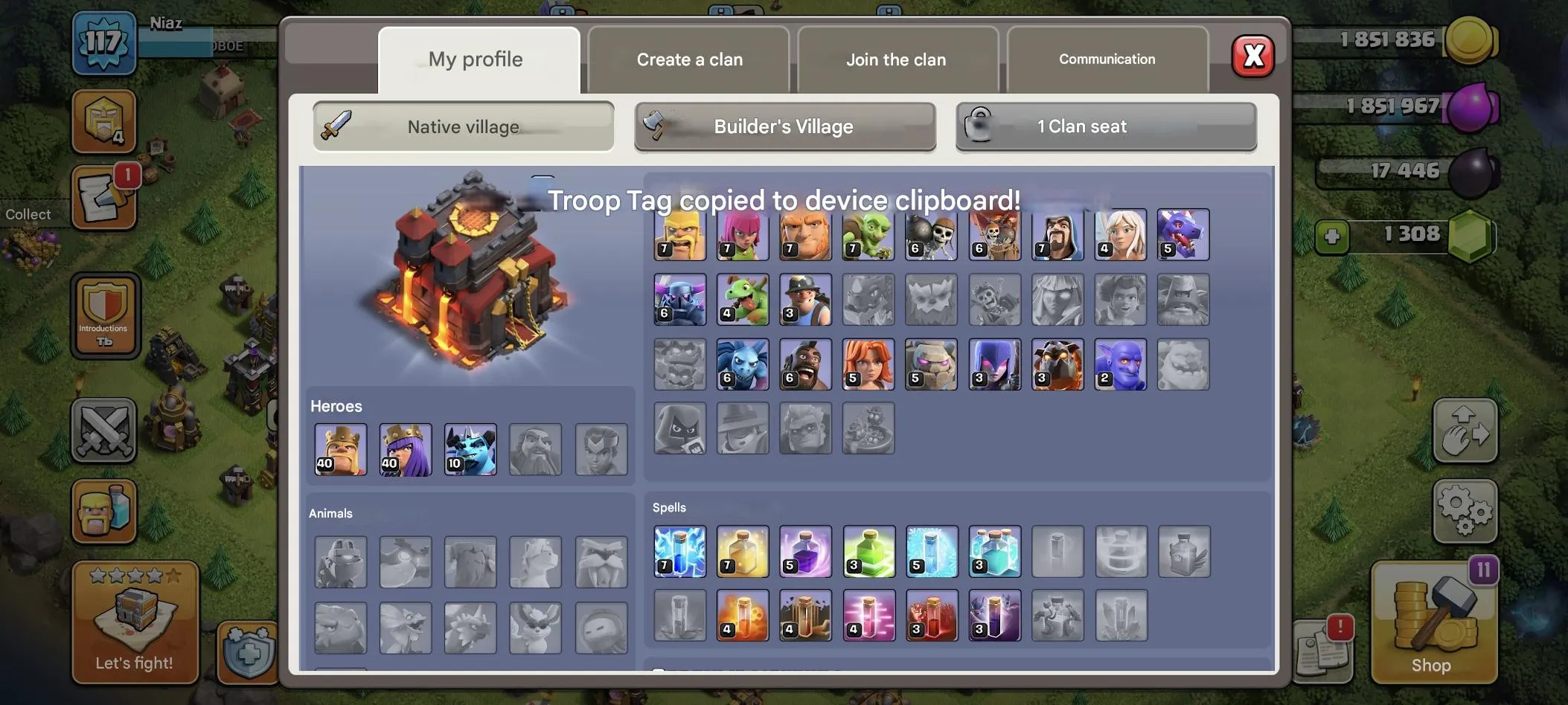The width and height of the screenshot is (1568, 705).
Task: Switch to the Builder's Village view
Action: click(x=784, y=126)
